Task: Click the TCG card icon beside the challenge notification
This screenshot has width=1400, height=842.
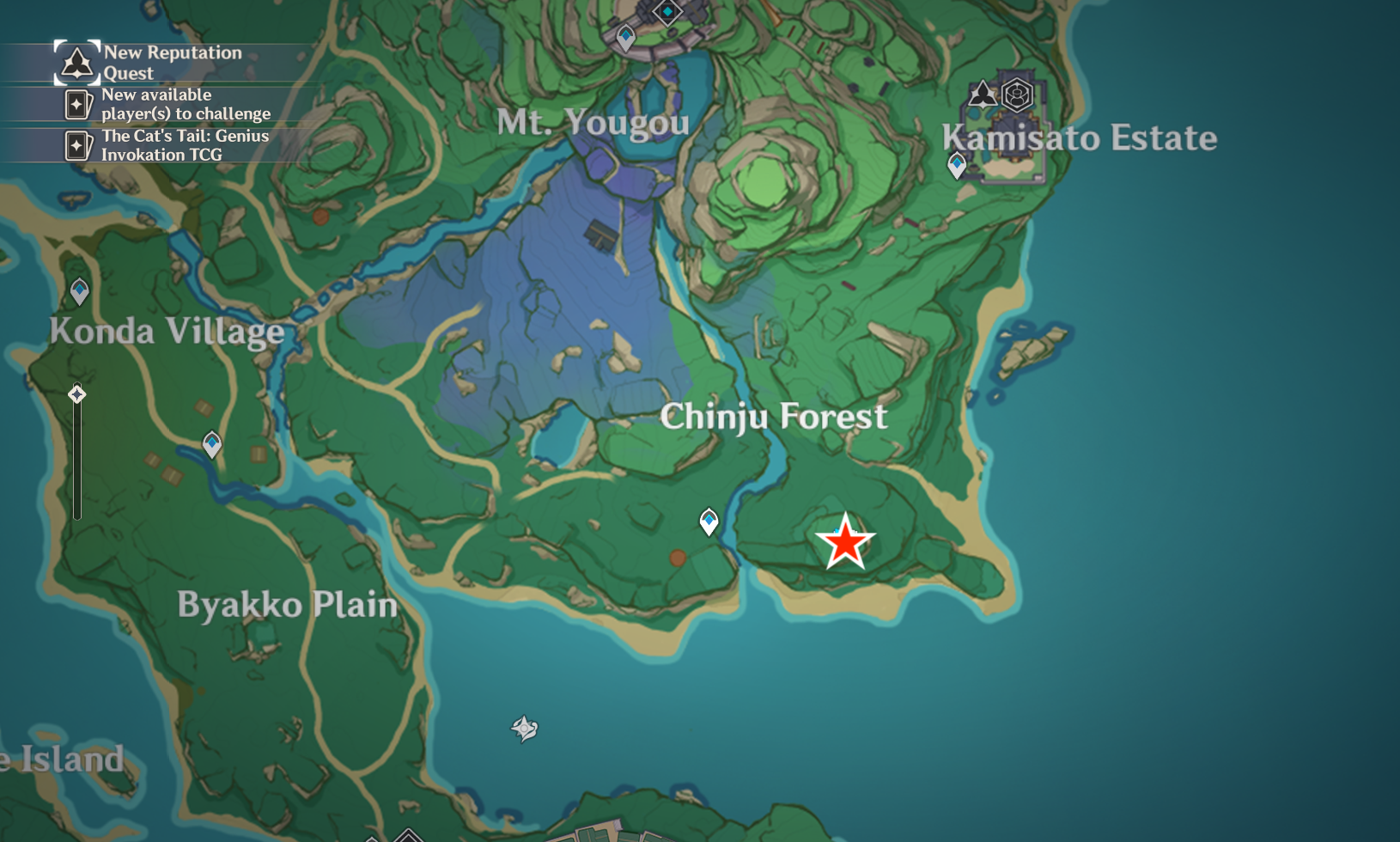Action: click(x=80, y=104)
